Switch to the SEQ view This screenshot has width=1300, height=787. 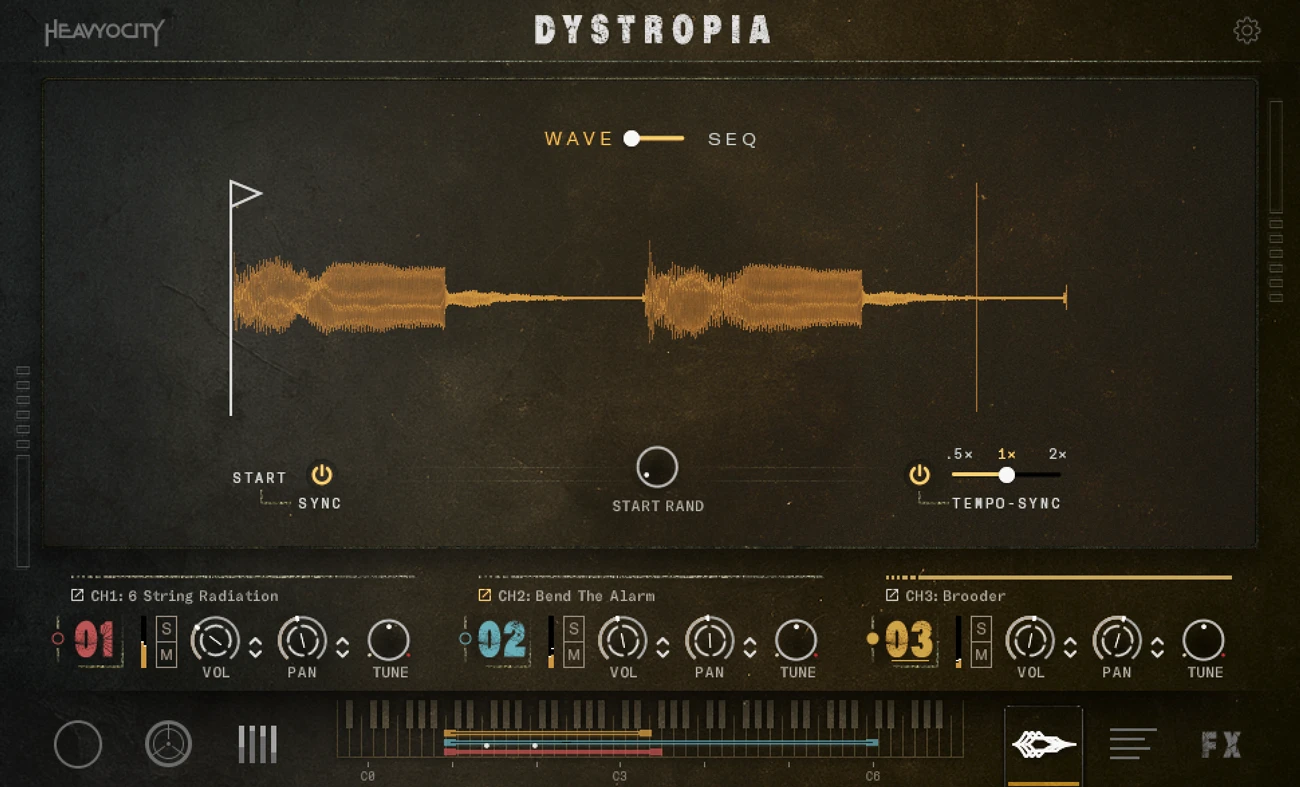point(732,139)
